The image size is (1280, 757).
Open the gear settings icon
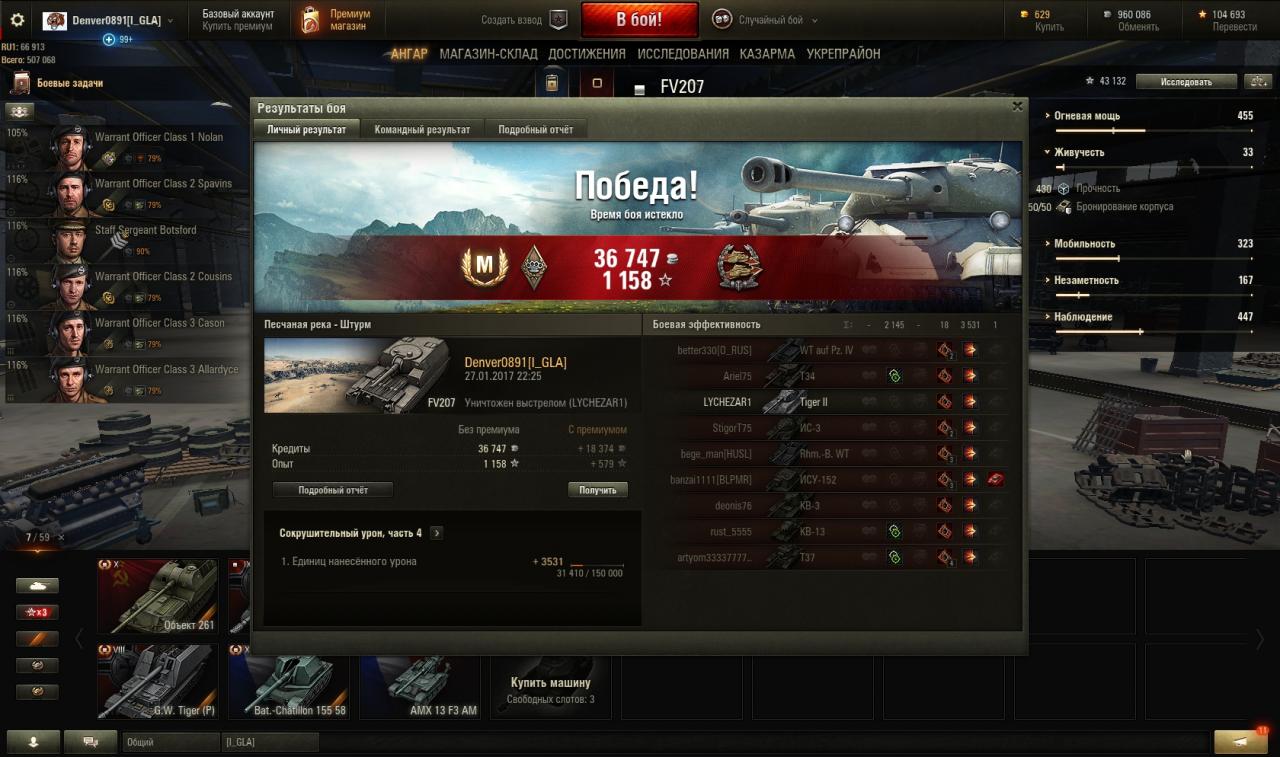click(x=17, y=20)
